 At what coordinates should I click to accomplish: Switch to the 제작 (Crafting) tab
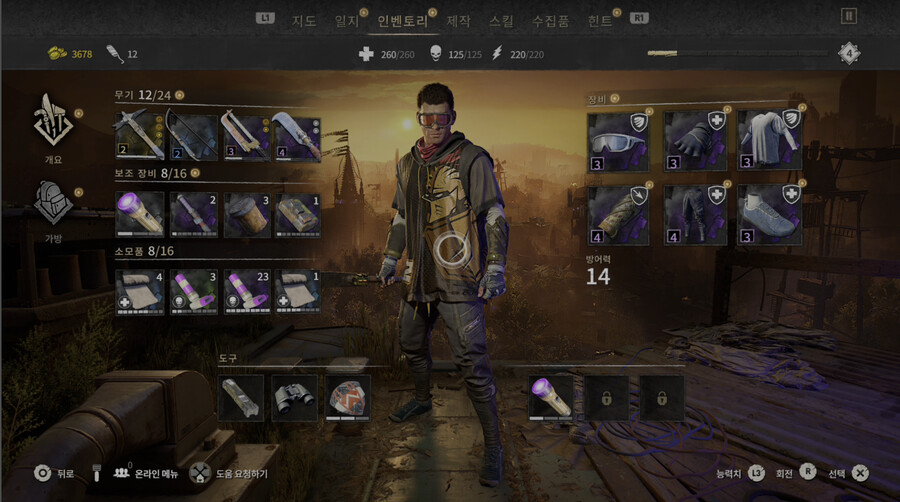[x=458, y=20]
